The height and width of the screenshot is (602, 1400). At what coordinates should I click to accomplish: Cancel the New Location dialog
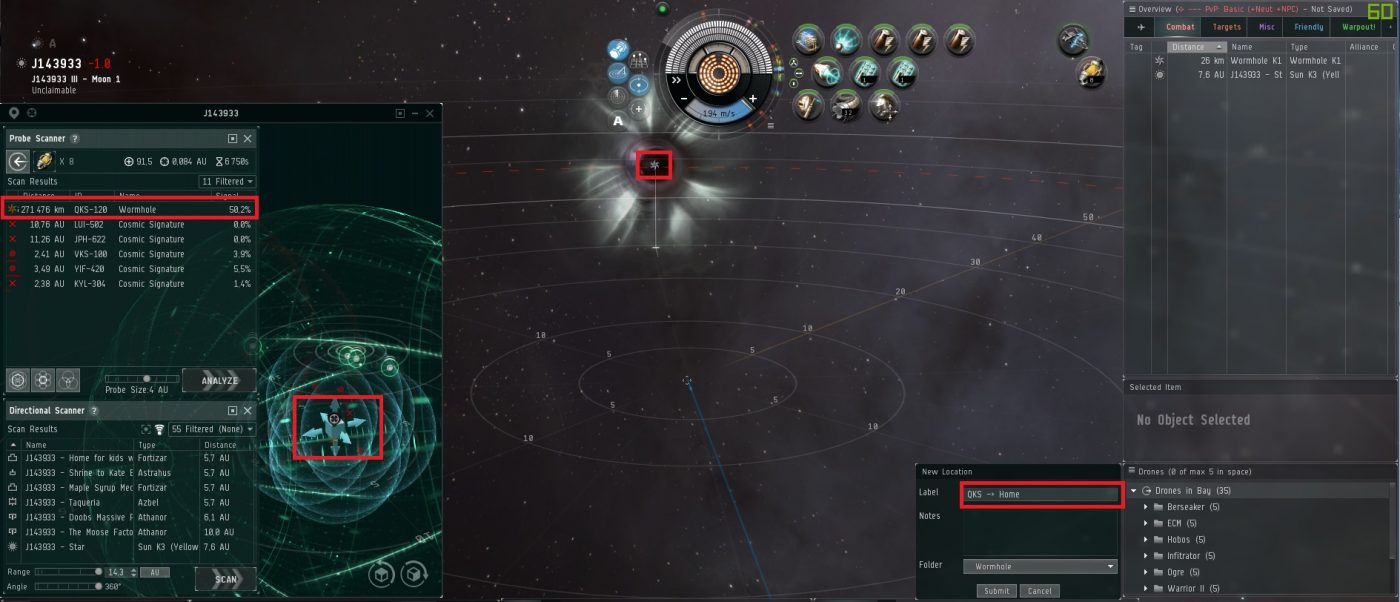click(1039, 591)
